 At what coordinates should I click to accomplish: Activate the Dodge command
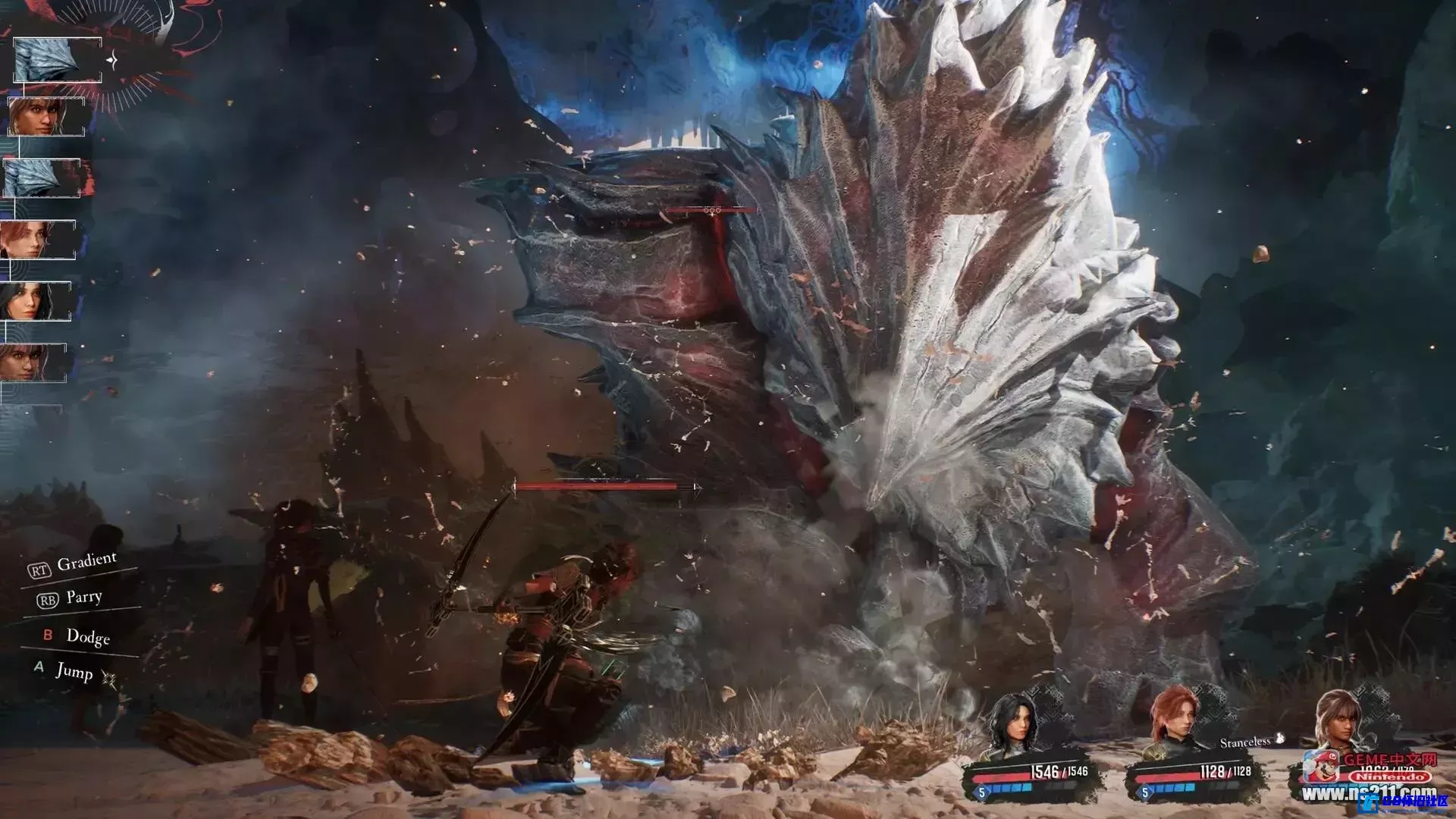tap(87, 636)
